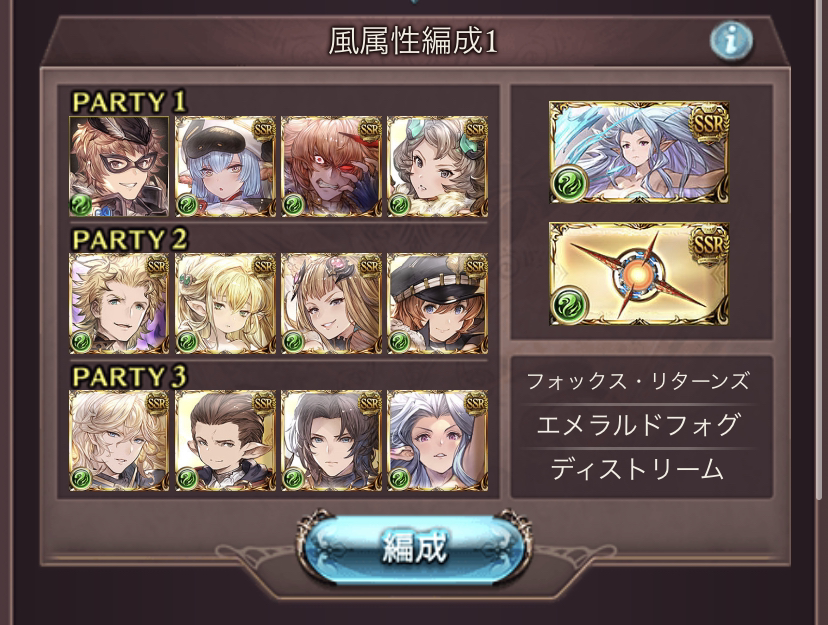Open the blue-haired summon card

click(x=639, y=152)
